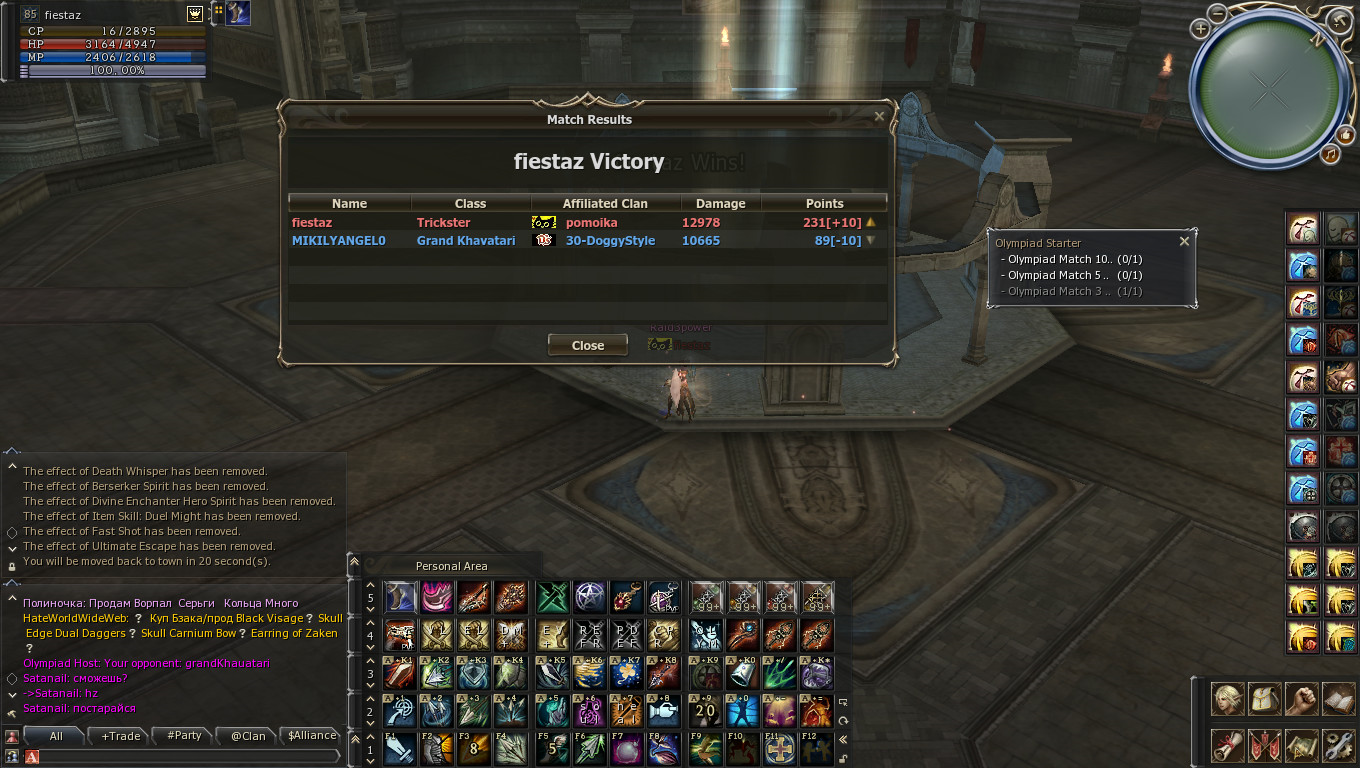Close the Match Results window with the Close button
Image resolution: width=1360 pixels, height=768 pixels.
[588, 345]
